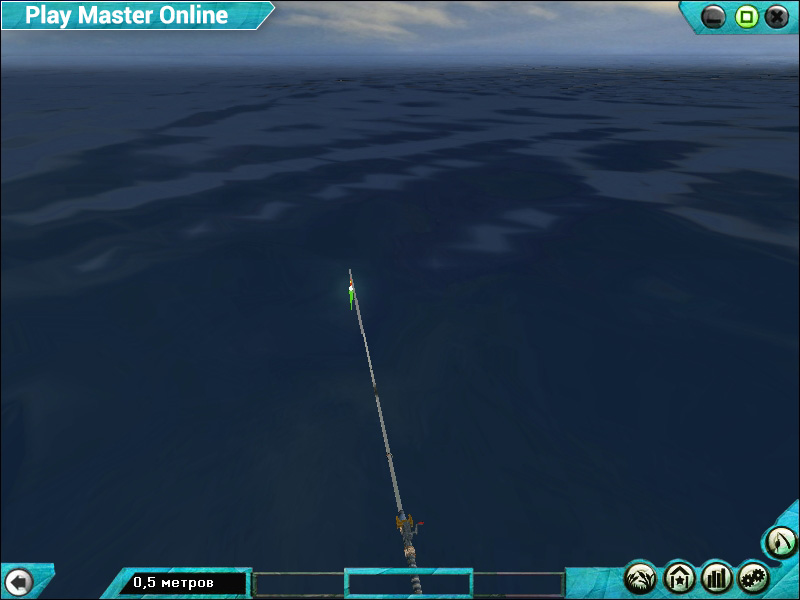Minimize the game window
This screenshot has width=800, height=600.
click(x=714, y=16)
